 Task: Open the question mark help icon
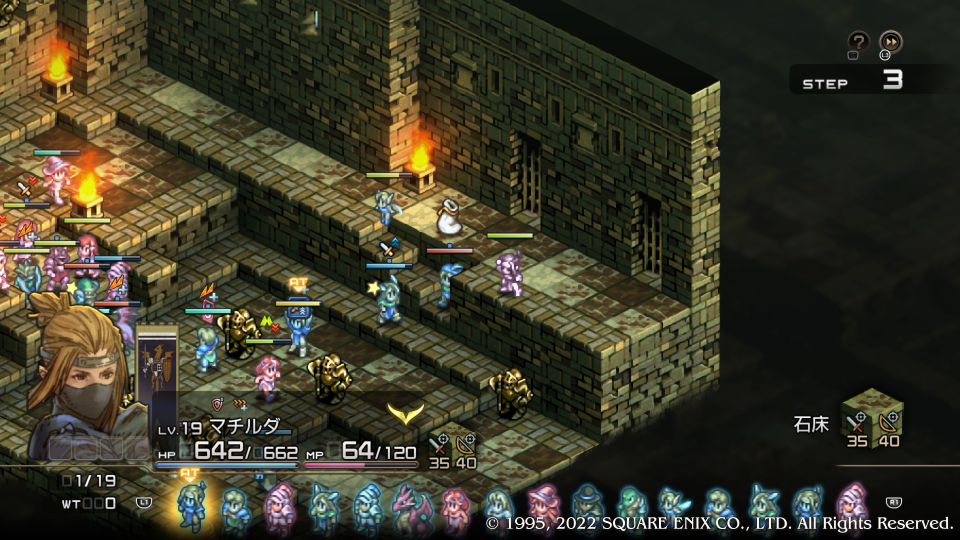858,41
